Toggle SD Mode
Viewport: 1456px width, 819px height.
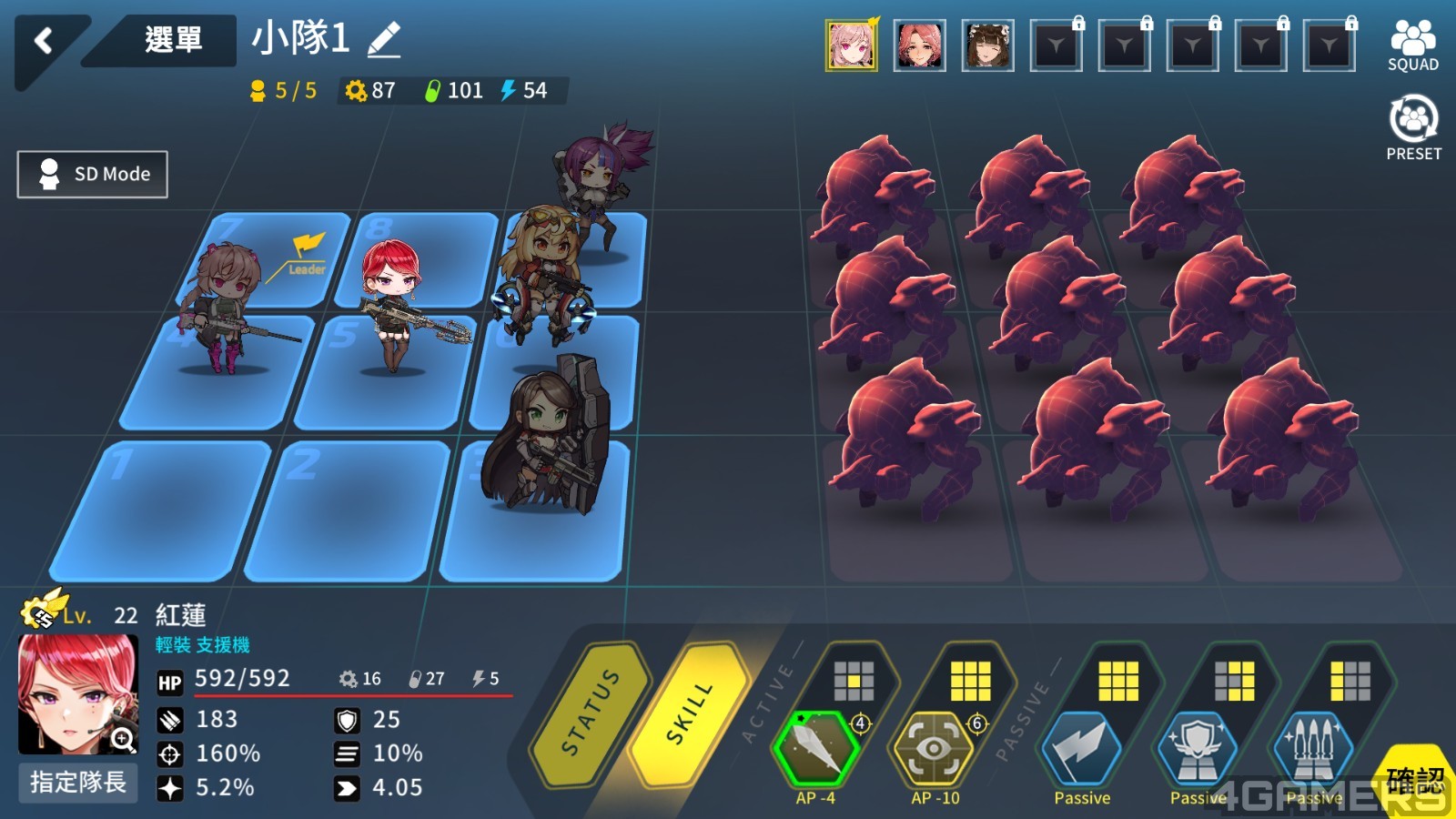click(93, 174)
